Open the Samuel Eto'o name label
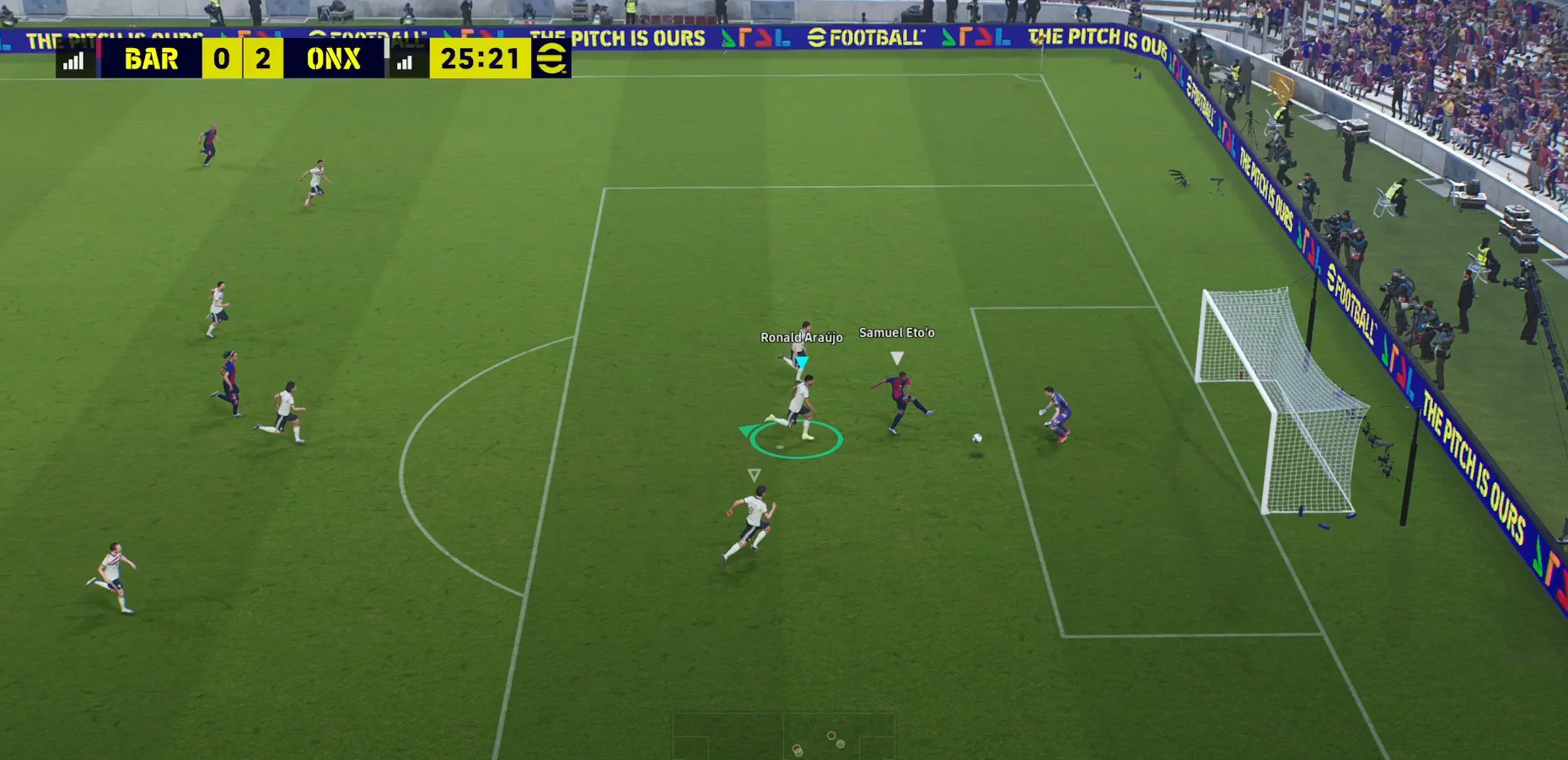This screenshot has height=760, width=1568. 896,332
